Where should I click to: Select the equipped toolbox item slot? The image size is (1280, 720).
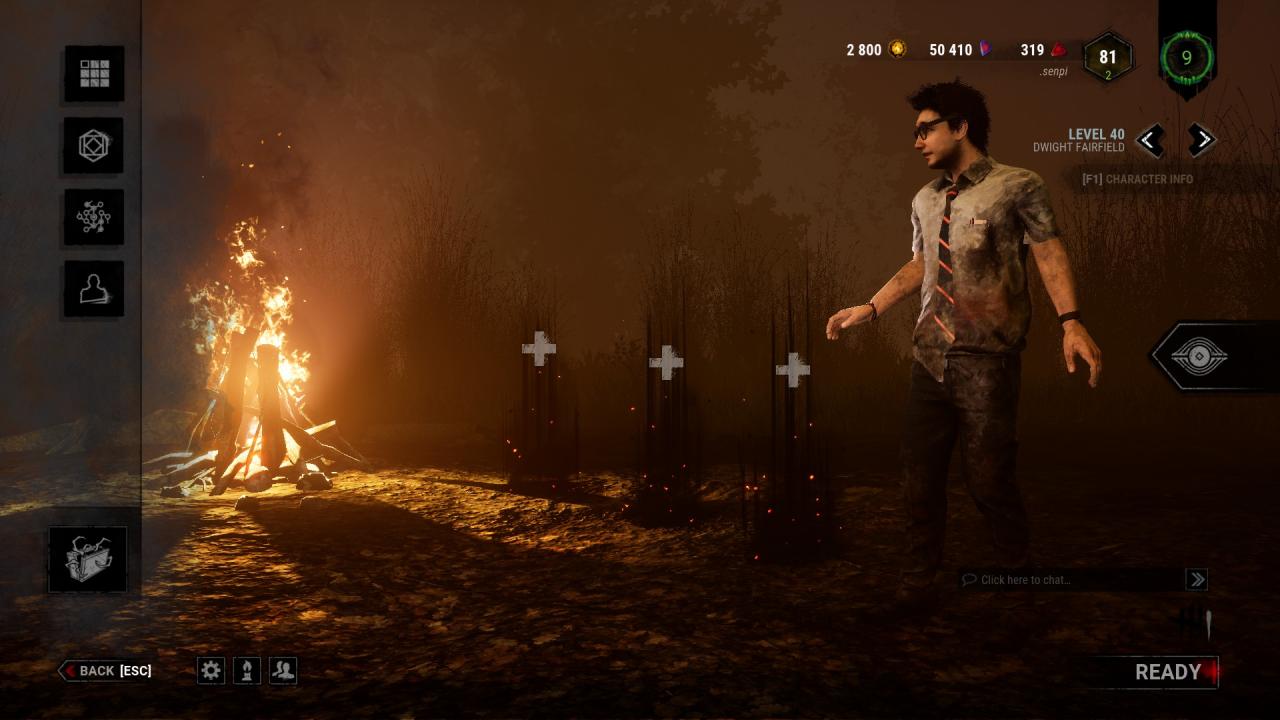pos(88,559)
